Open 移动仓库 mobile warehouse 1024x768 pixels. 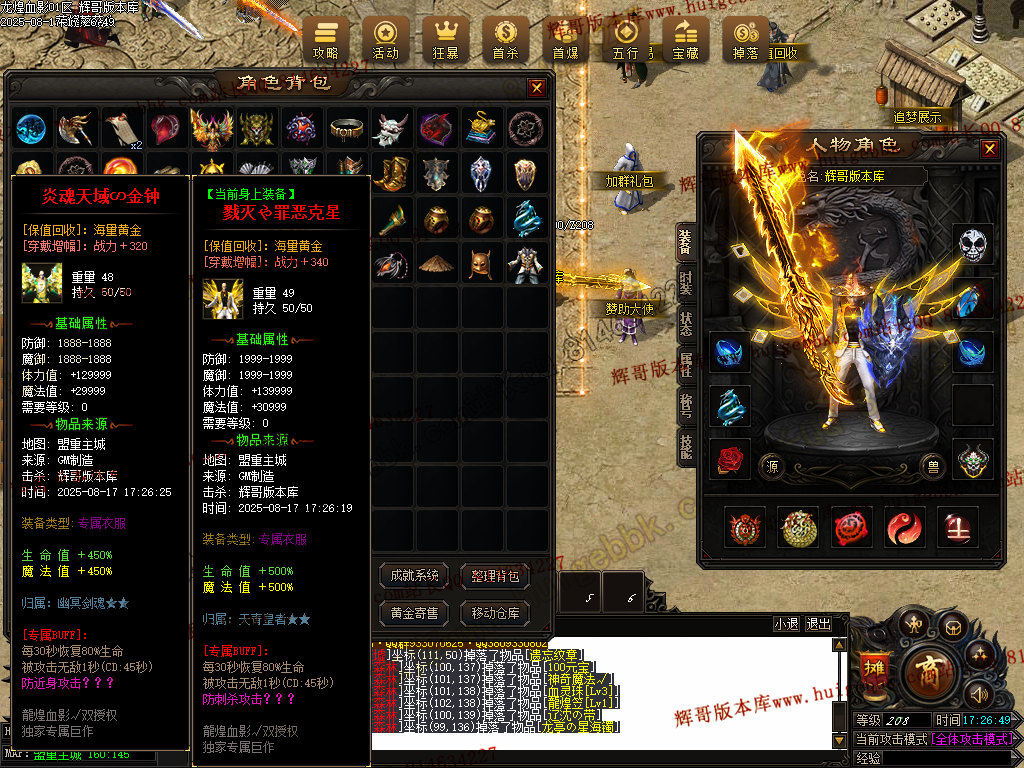click(x=494, y=612)
